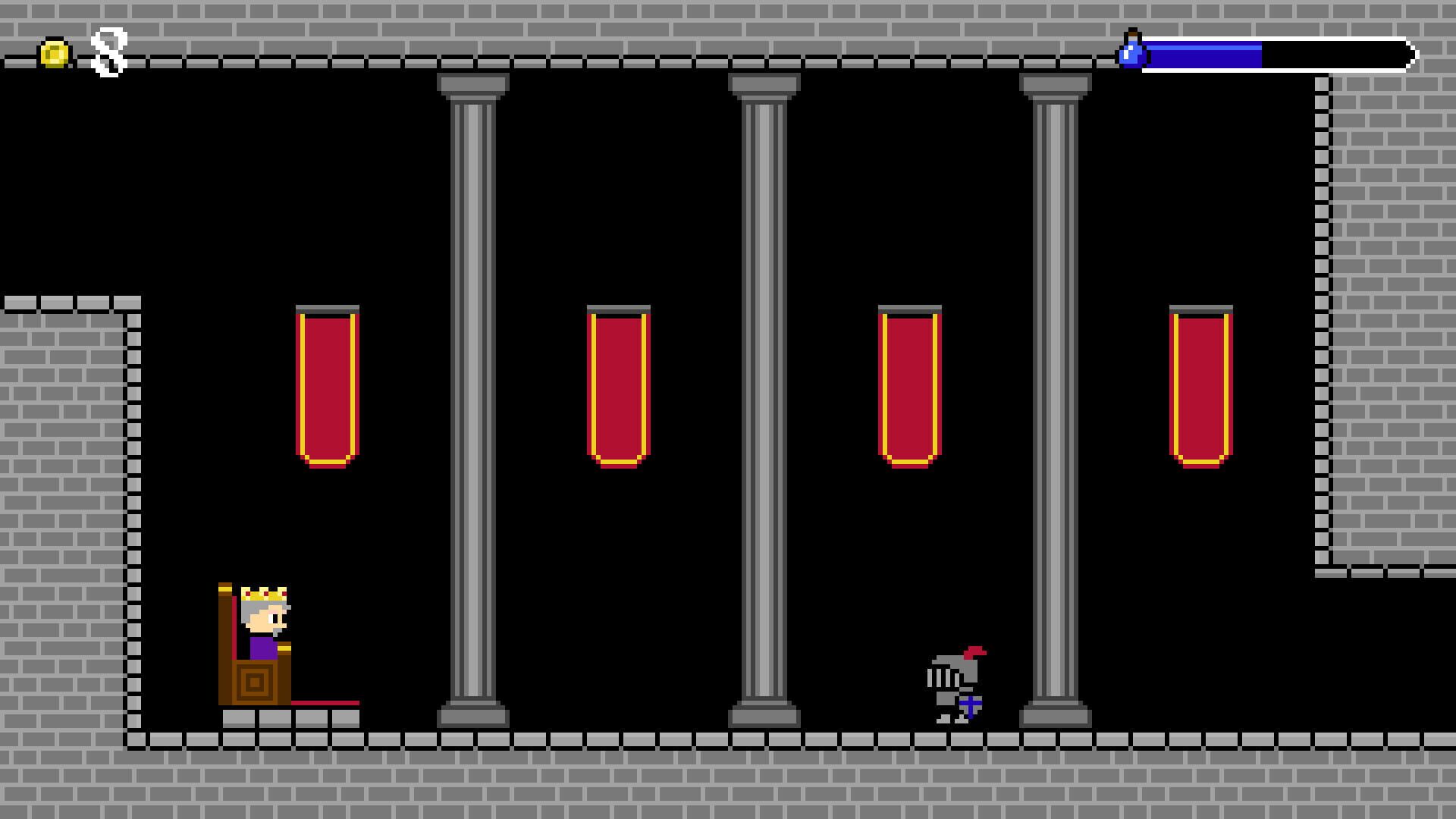Click the red carpet beside the throne

(326, 703)
